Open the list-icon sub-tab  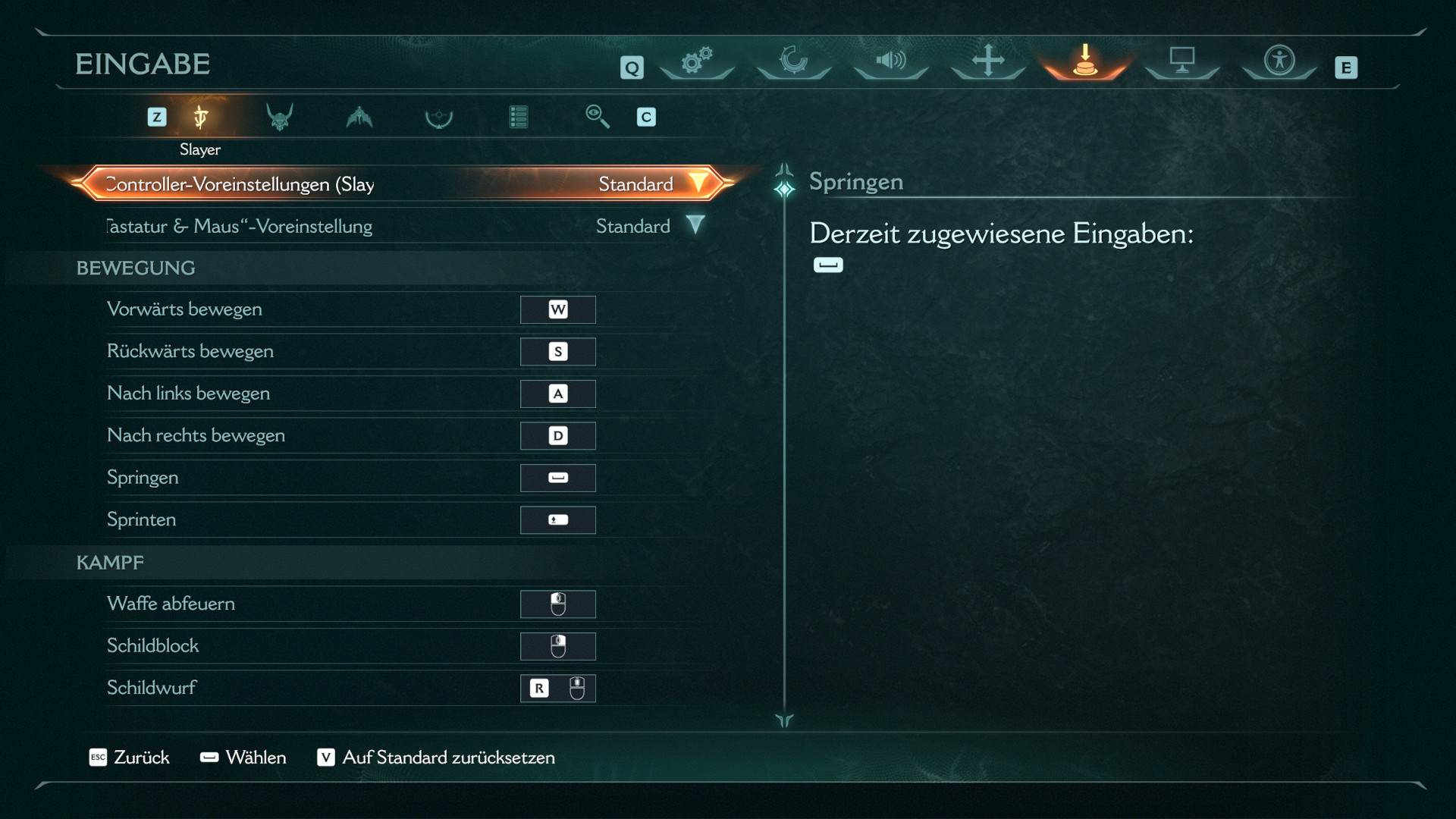coord(519,118)
